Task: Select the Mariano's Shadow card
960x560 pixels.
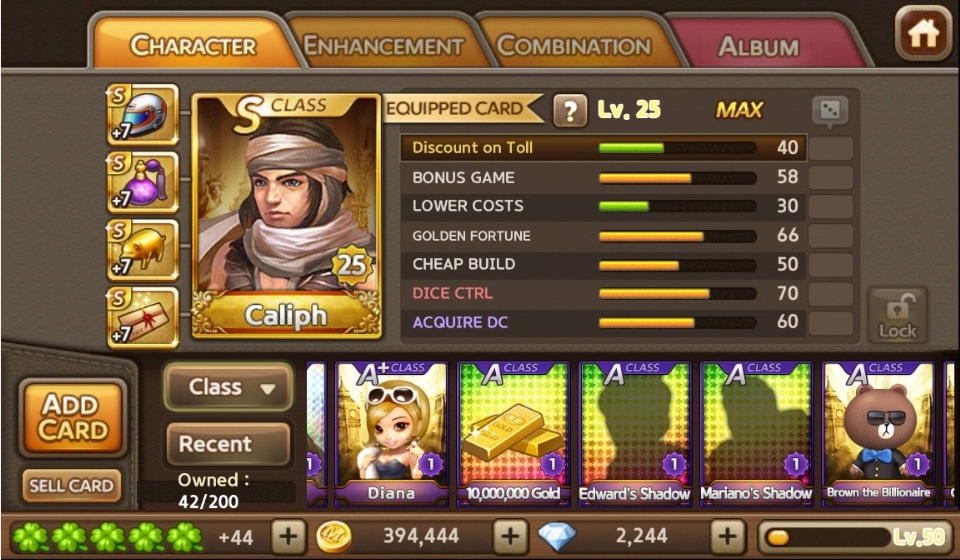Action: (x=757, y=432)
